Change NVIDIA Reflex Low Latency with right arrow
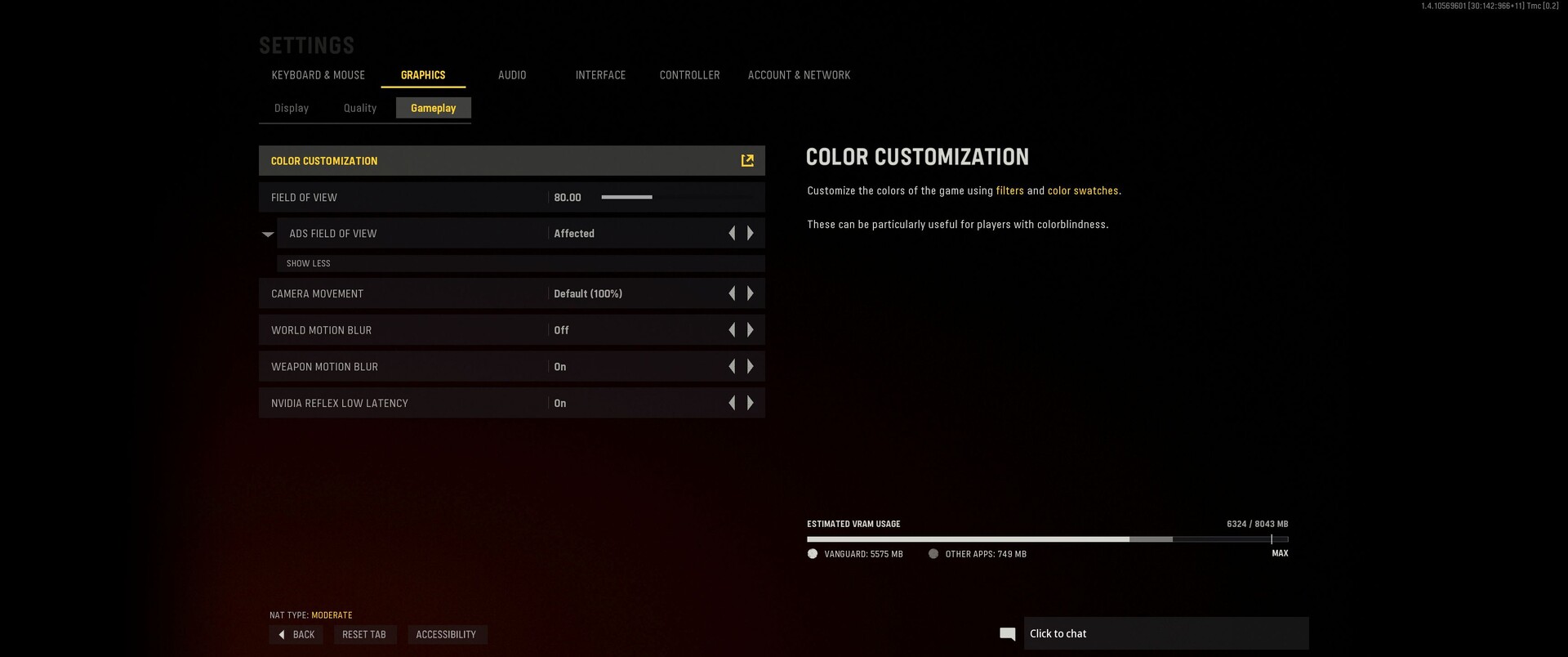 [751, 403]
